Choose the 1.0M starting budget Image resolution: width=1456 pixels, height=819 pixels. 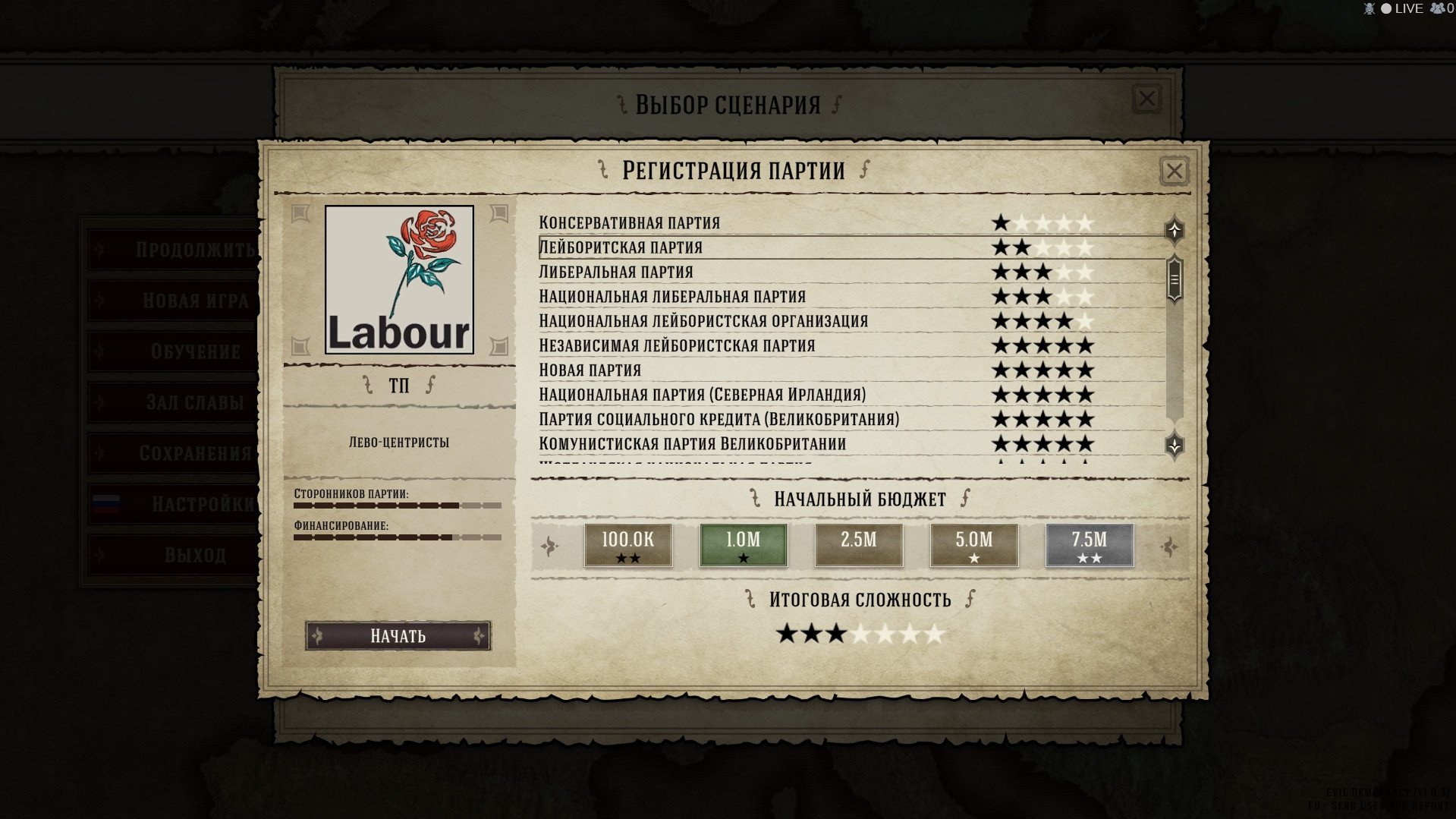743,545
